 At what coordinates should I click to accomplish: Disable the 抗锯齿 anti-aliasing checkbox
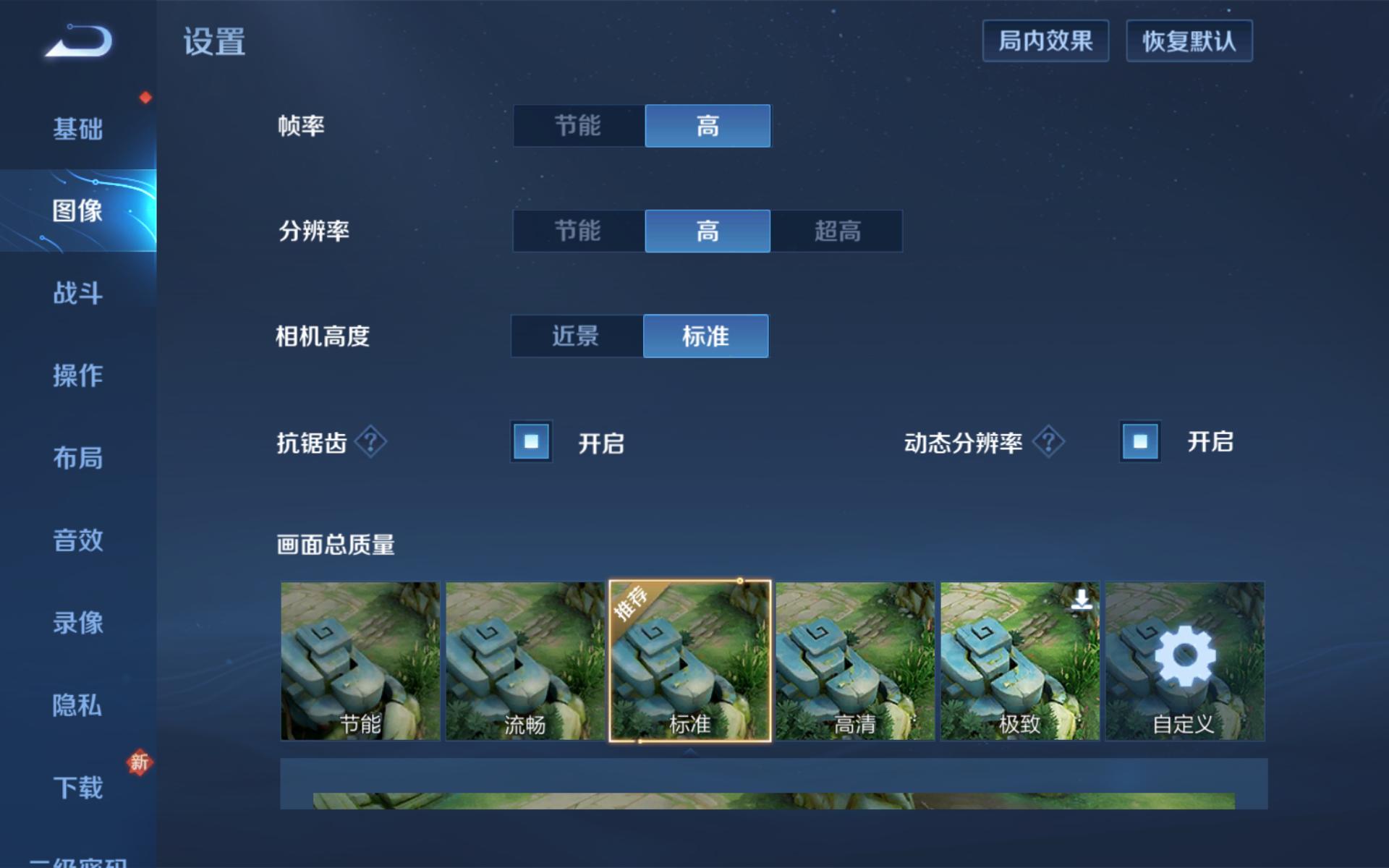tap(531, 441)
